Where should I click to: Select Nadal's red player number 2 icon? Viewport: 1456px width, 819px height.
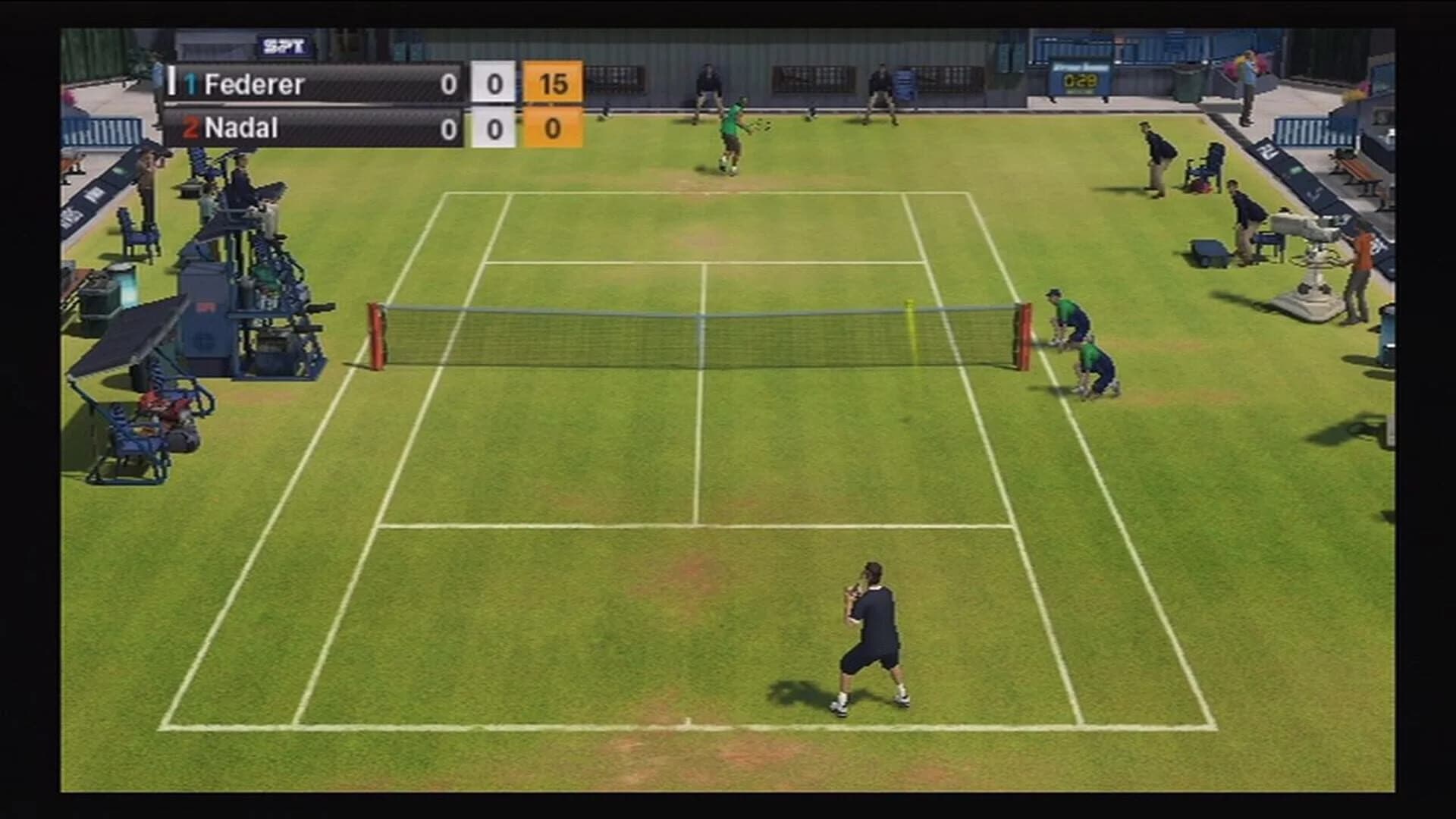193,127
